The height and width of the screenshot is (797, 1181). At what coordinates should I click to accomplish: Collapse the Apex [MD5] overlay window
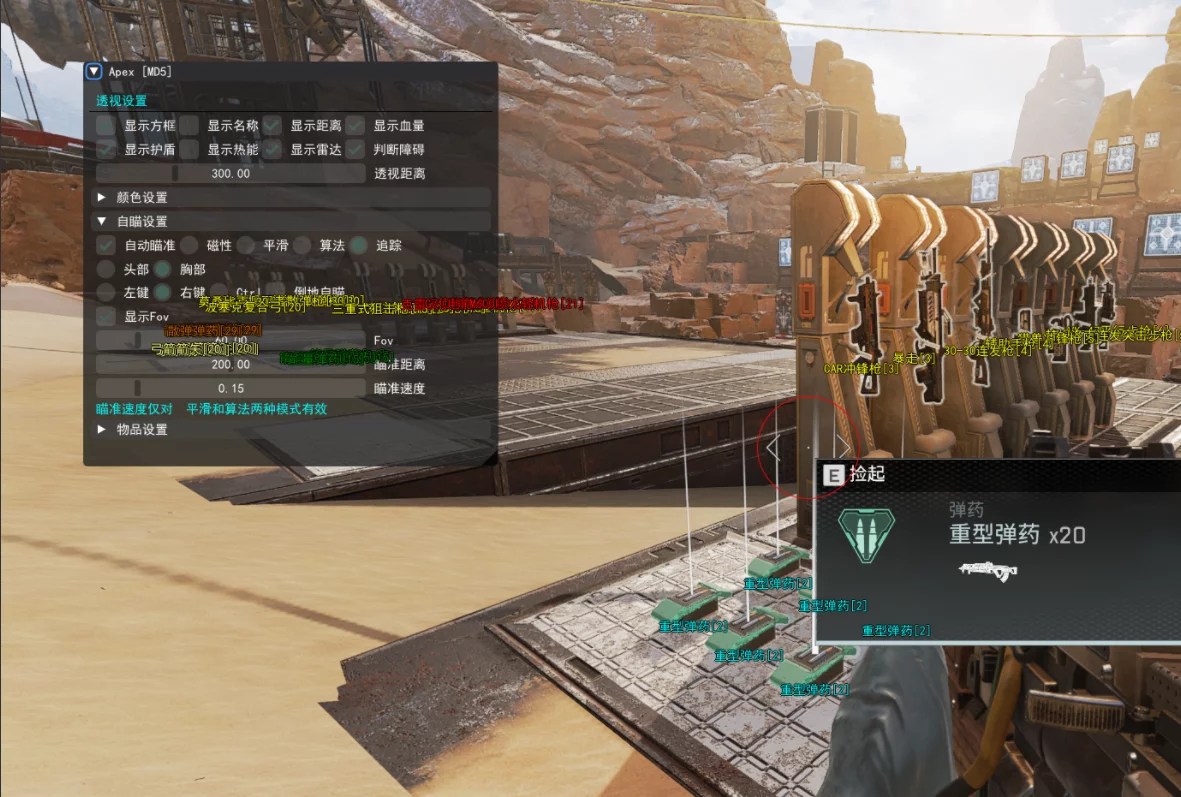tap(94, 71)
